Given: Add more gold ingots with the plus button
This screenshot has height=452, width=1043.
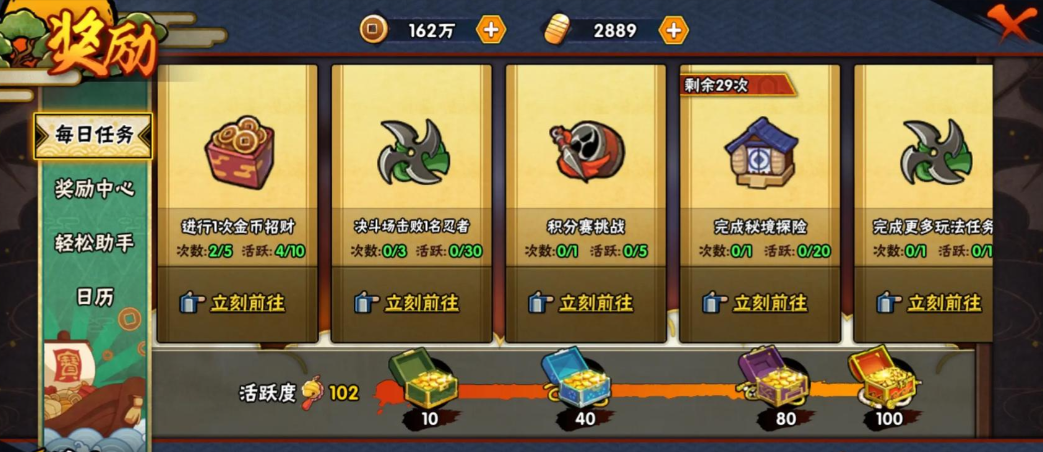Looking at the screenshot, I should [674, 30].
